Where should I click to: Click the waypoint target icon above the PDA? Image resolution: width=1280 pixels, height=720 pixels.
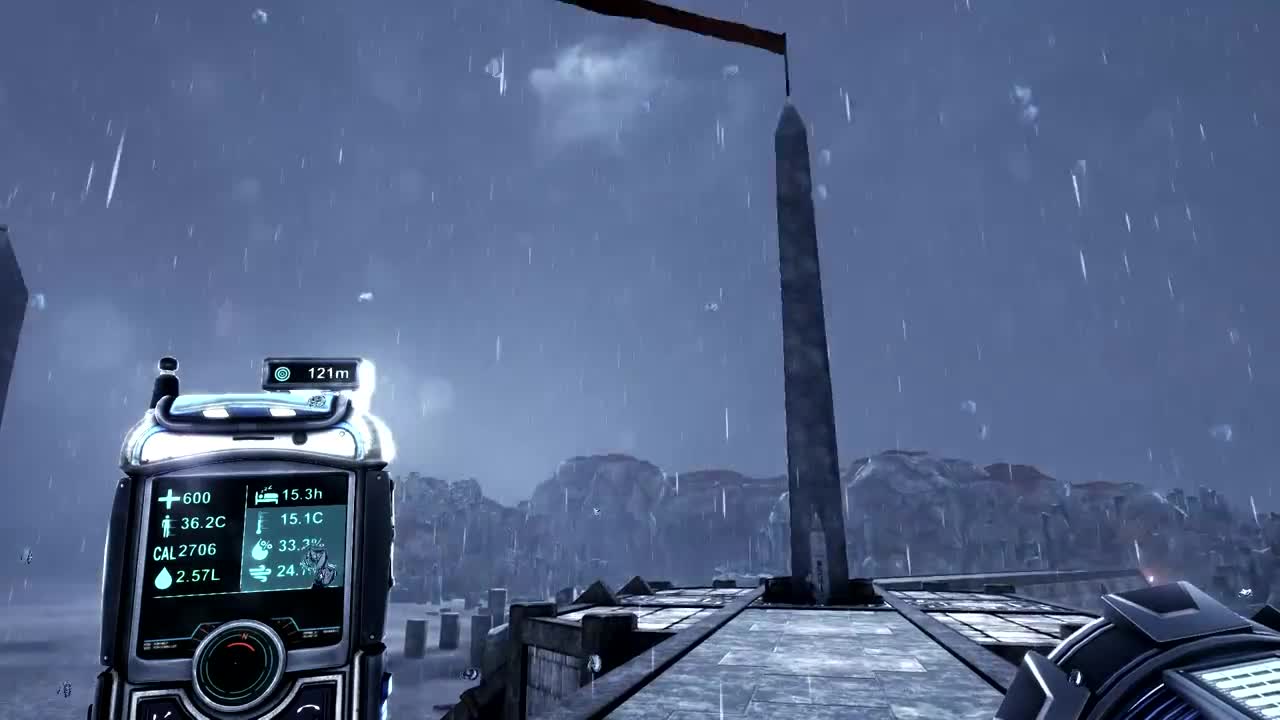[280, 372]
